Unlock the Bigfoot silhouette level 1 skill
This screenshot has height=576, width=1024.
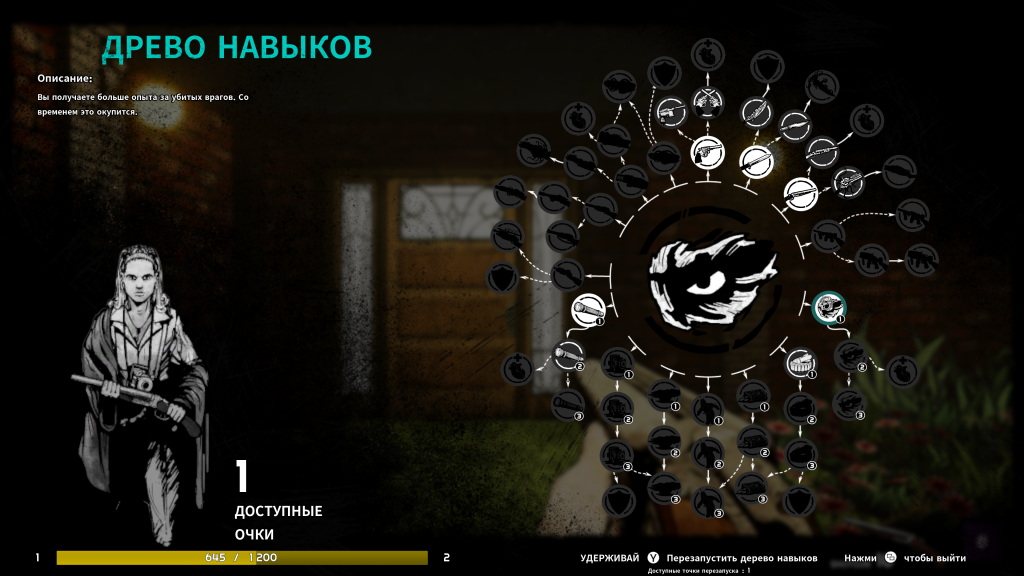click(x=708, y=406)
